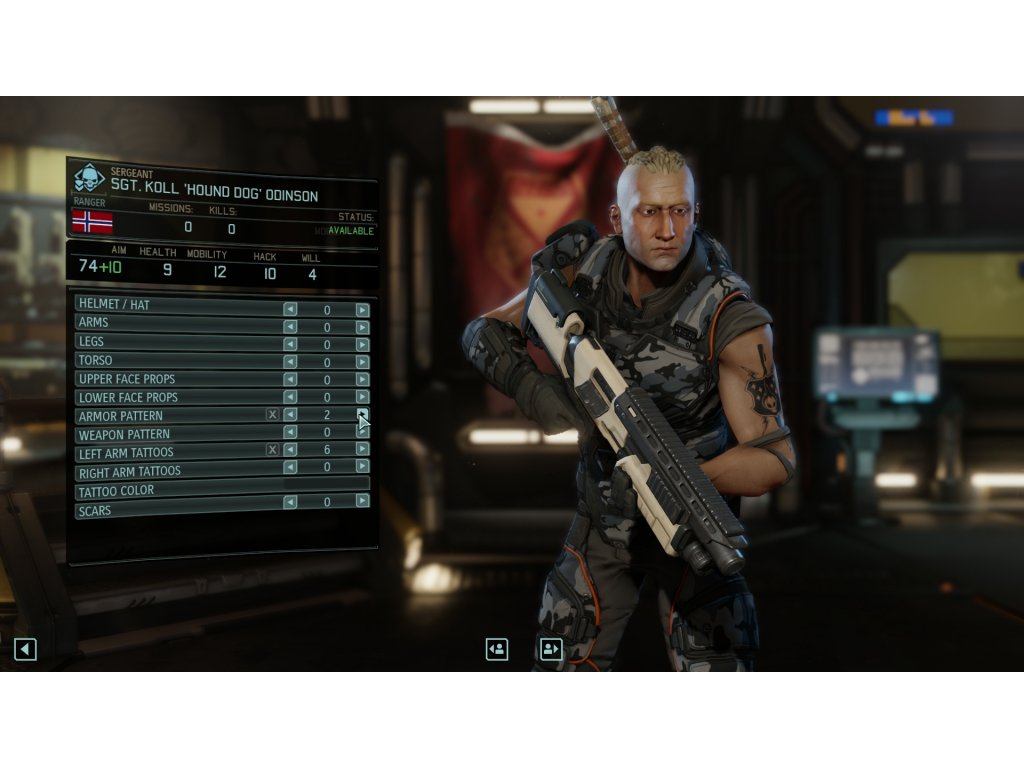Image resolution: width=1024 pixels, height=768 pixels.
Task: Click the Scars left arrow
Action: (290, 502)
